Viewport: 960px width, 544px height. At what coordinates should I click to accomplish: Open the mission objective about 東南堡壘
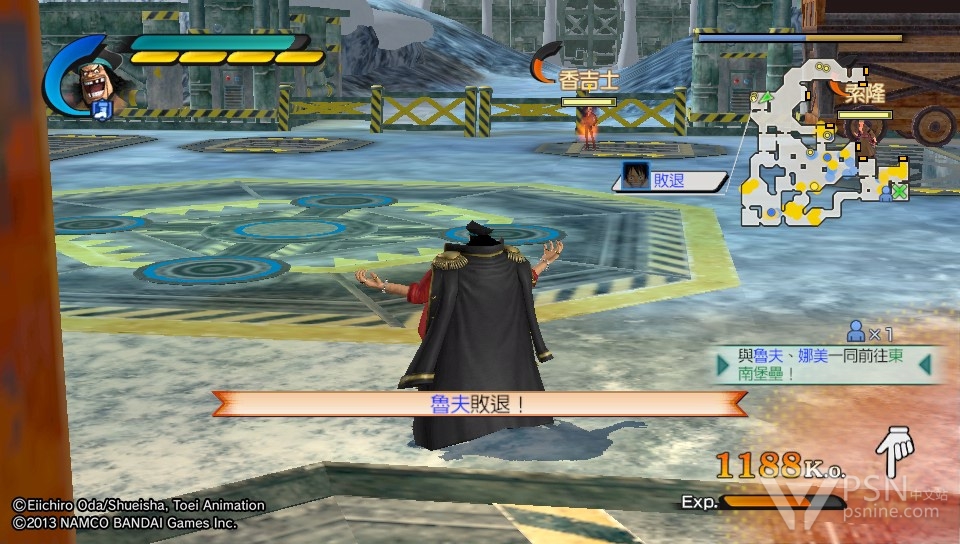pos(826,365)
